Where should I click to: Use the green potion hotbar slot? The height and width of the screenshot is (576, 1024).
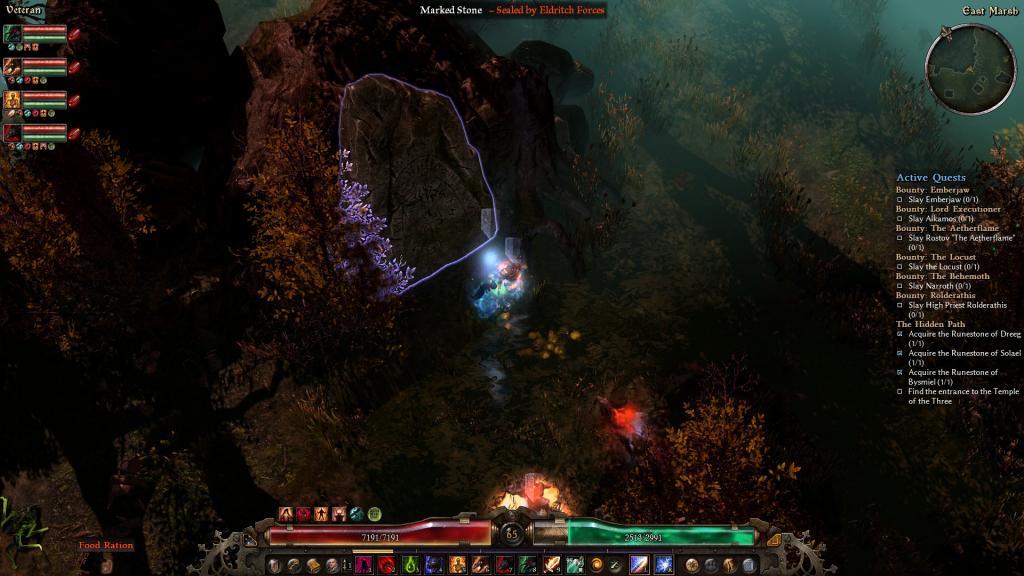pyautogui.click(x=411, y=565)
